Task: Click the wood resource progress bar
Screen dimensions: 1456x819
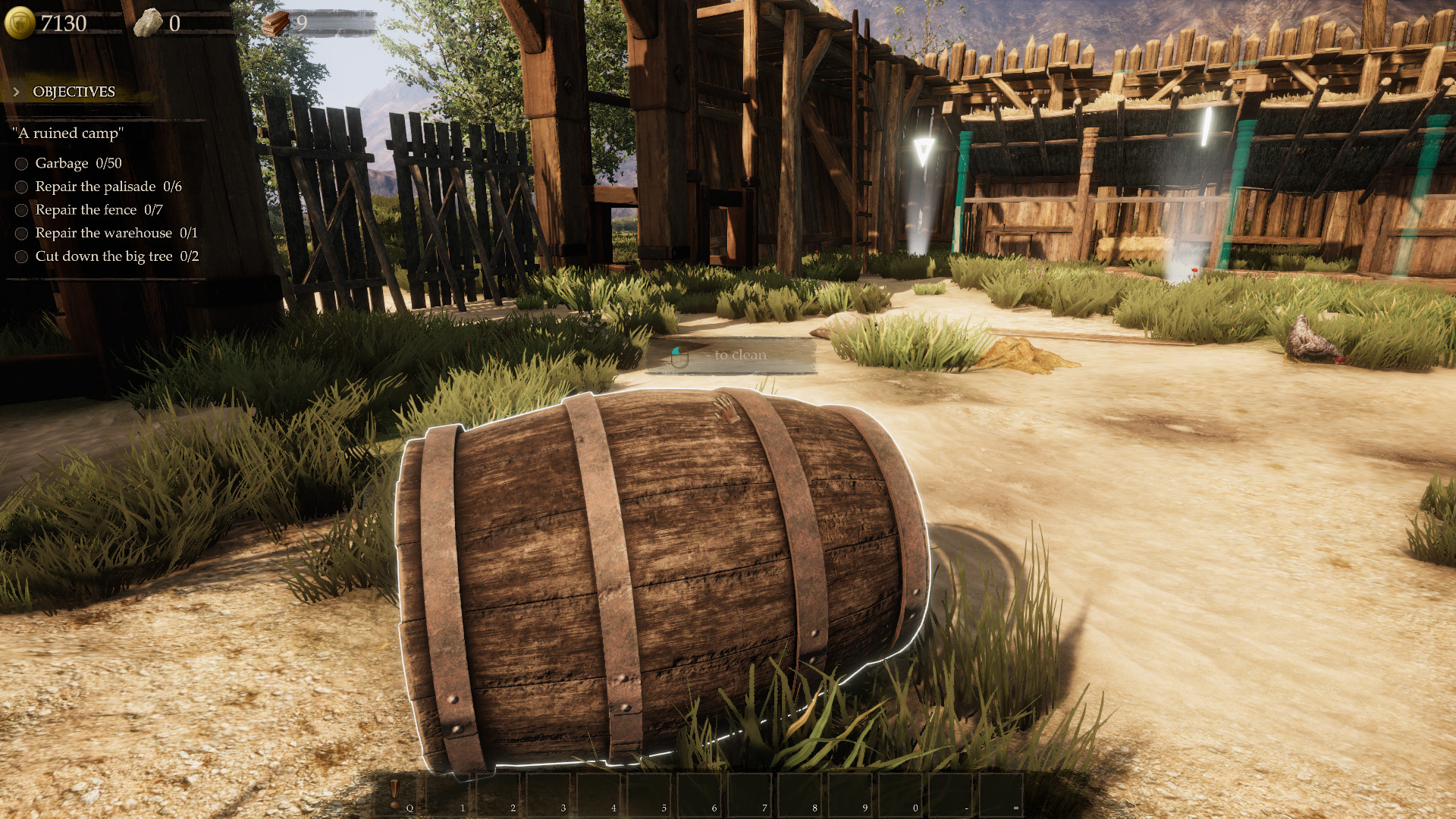Action: pyautogui.click(x=334, y=21)
